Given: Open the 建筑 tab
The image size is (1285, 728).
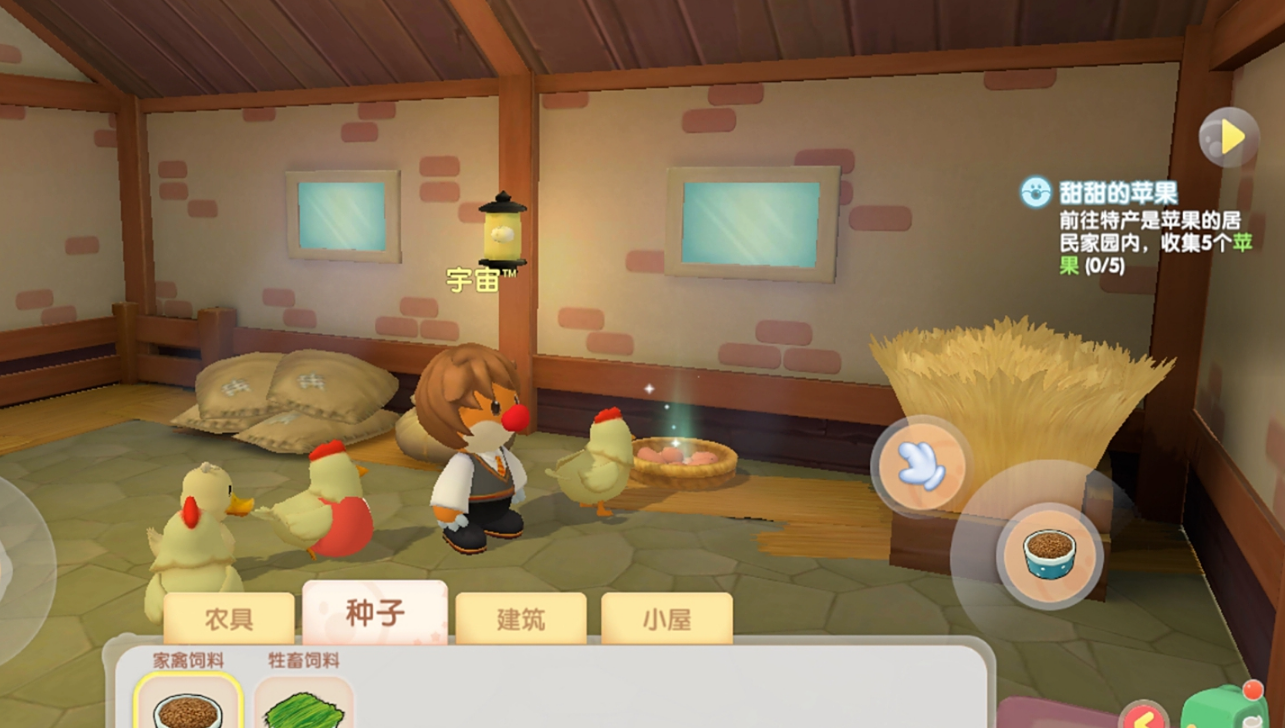Looking at the screenshot, I should [x=521, y=618].
